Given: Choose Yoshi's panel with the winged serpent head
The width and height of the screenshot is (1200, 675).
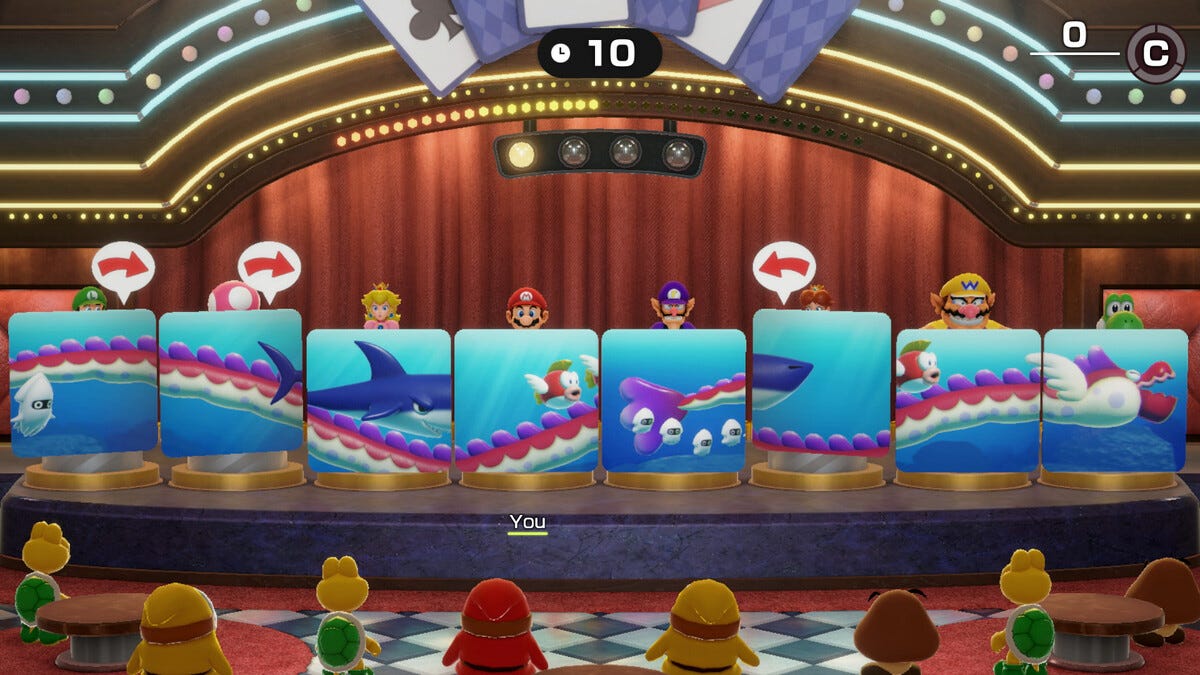Looking at the screenshot, I should click(1115, 400).
